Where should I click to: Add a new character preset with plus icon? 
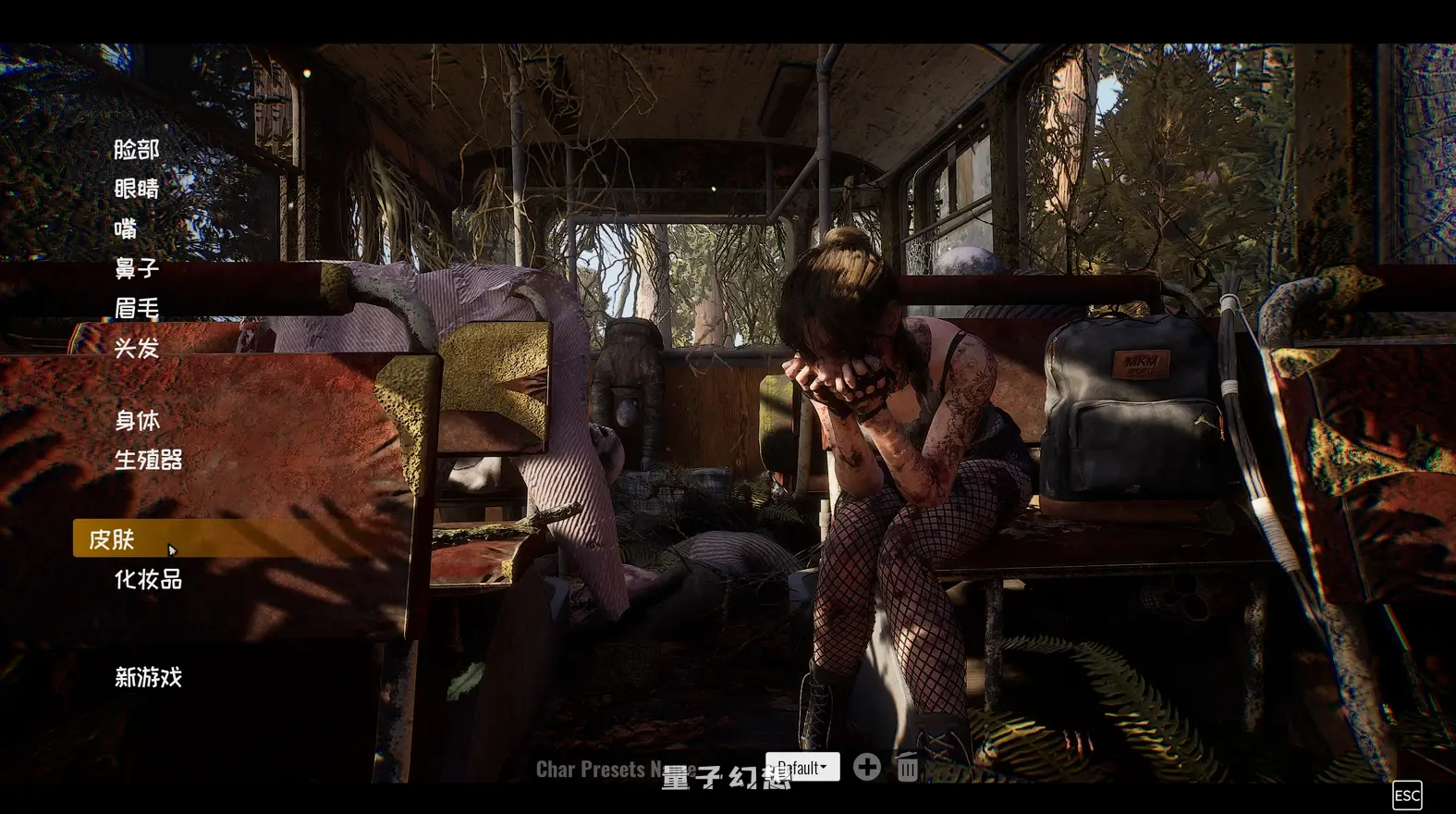tap(867, 767)
